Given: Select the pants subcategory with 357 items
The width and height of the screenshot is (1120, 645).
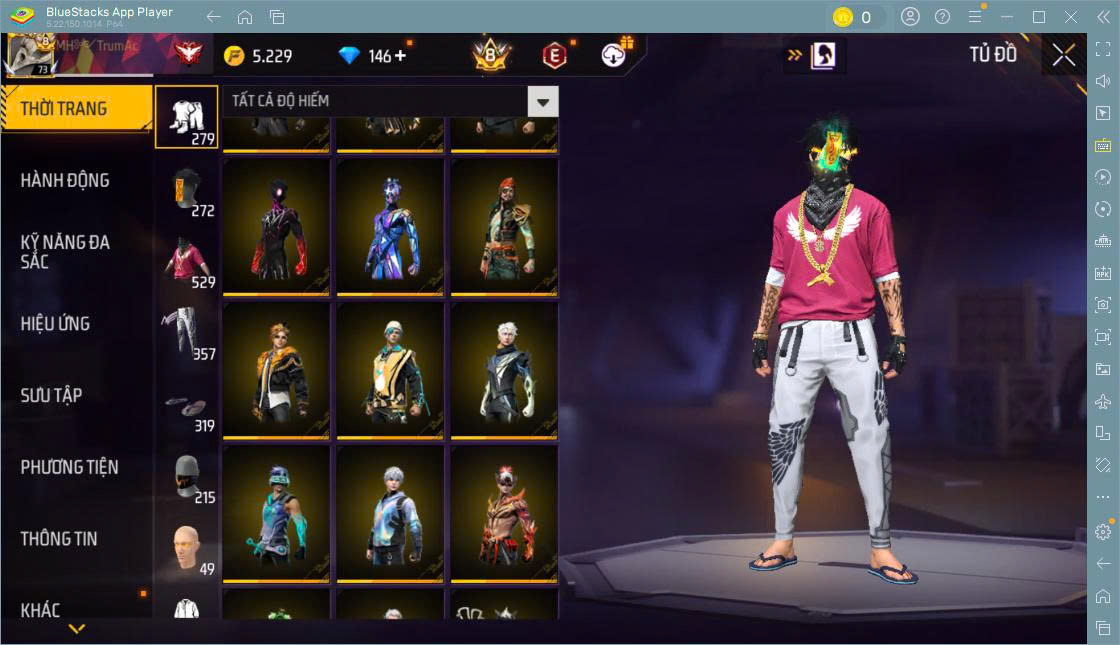Looking at the screenshot, I should (x=186, y=332).
